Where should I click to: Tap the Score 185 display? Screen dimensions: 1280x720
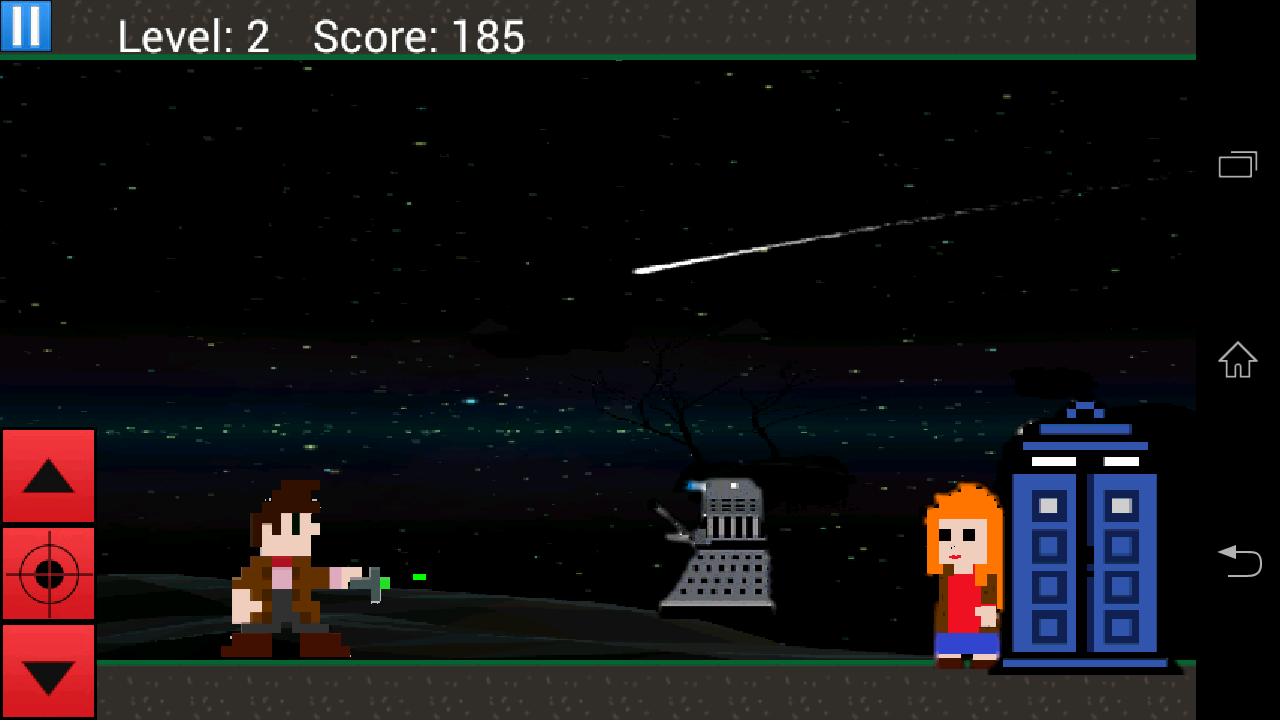(x=418, y=37)
